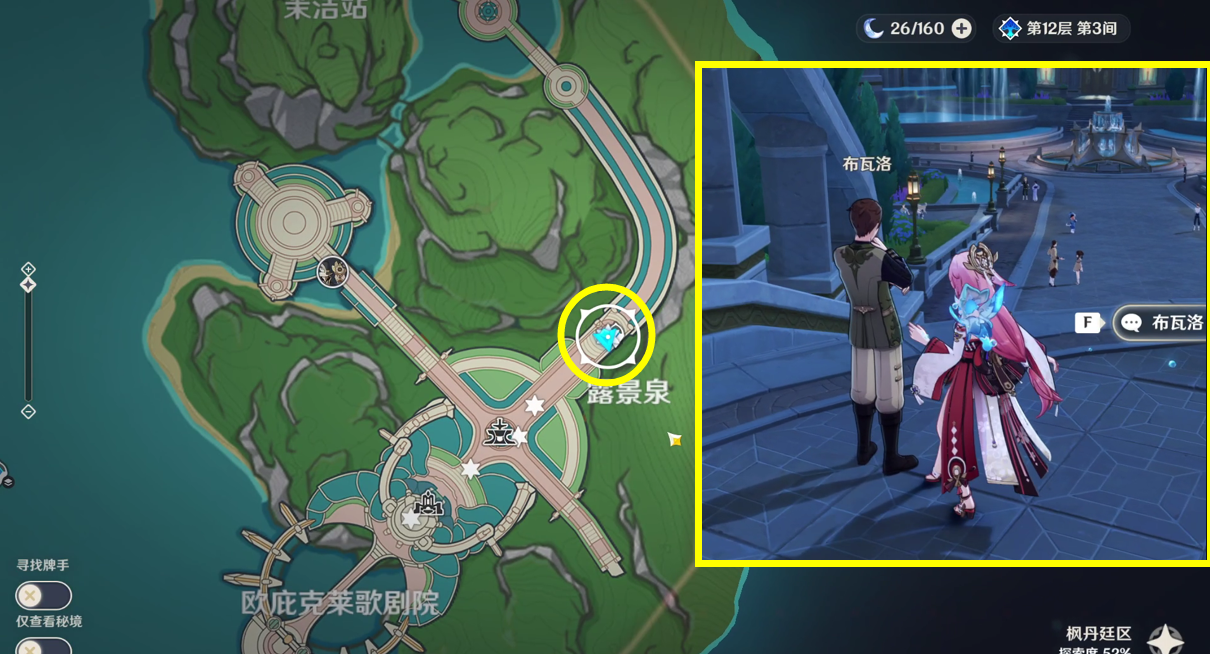Image resolution: width=1210 pixels, height=654 pixels.
Task: Select the fountain marker at the crossroads
Action: (x=498, y=433)
